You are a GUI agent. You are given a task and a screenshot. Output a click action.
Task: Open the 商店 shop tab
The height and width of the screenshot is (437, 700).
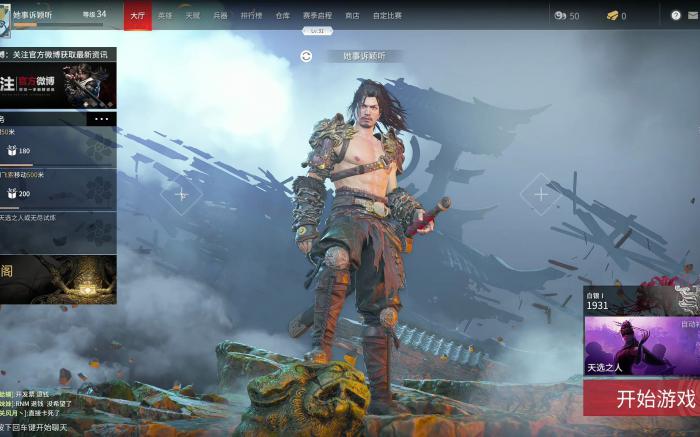click(352, 15)
